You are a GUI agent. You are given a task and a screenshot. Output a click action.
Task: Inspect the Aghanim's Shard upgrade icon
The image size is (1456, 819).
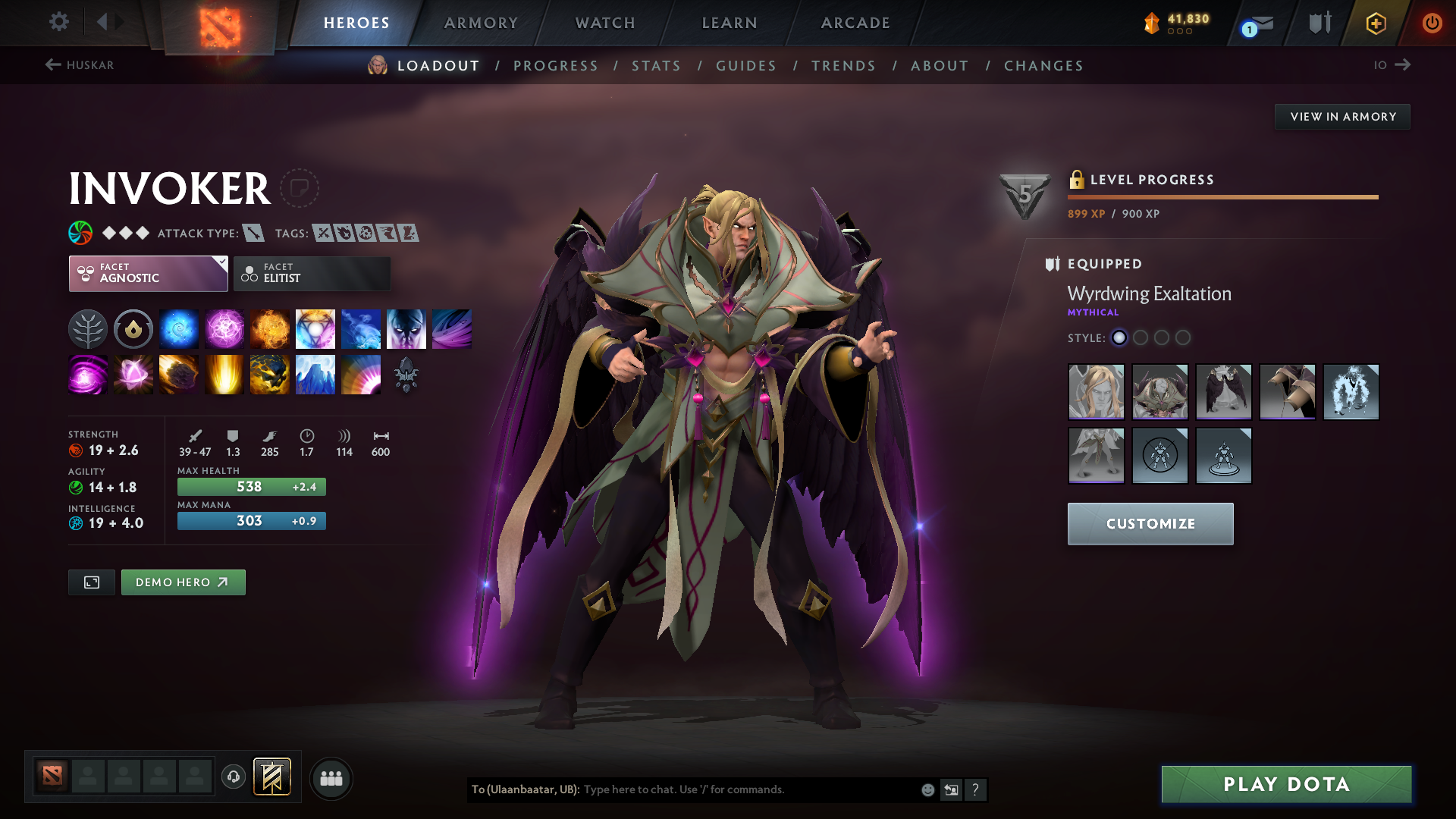pos(406,374)
